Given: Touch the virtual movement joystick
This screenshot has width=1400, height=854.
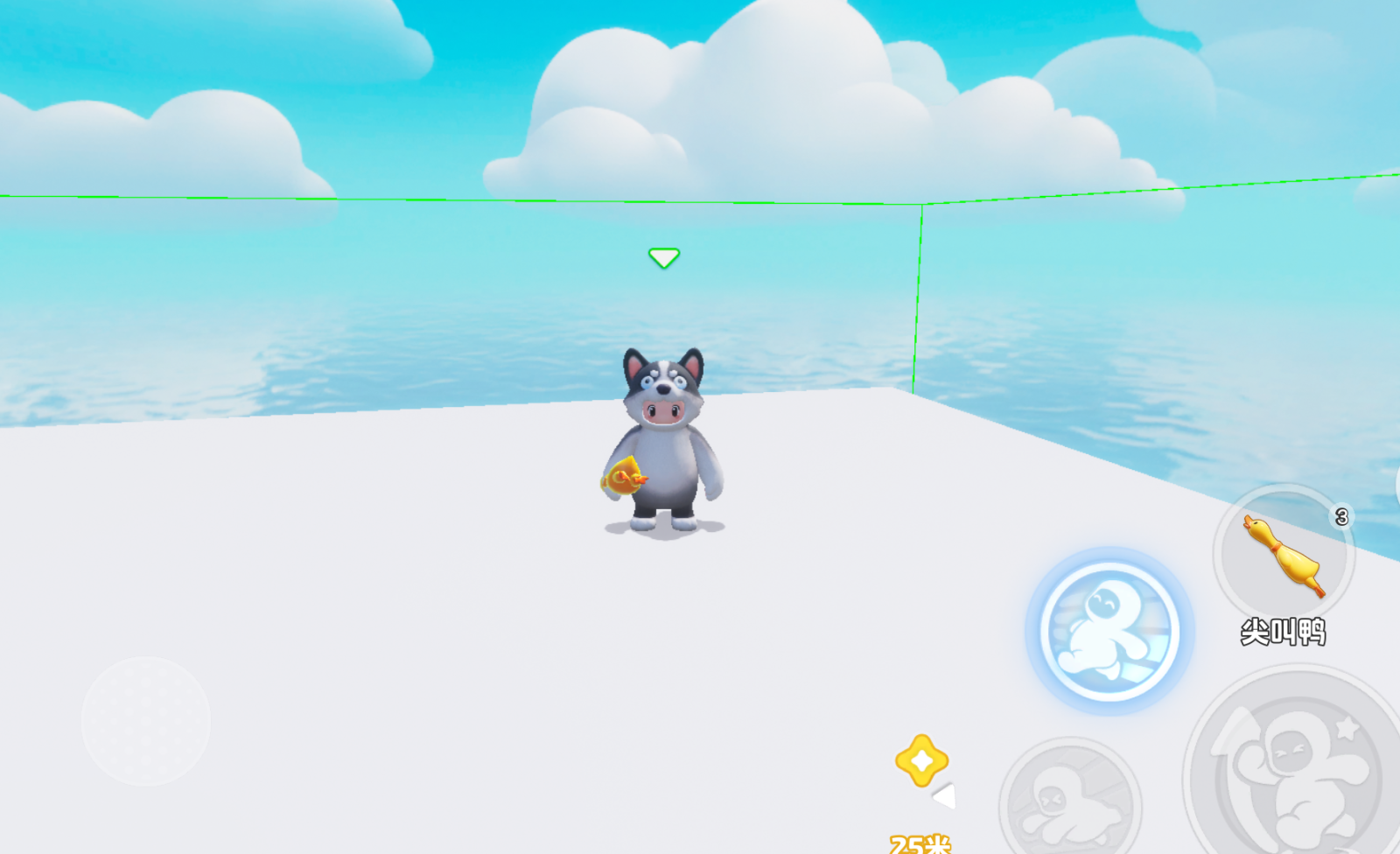Looking at the screenshot, I should (x=146, y=721).
